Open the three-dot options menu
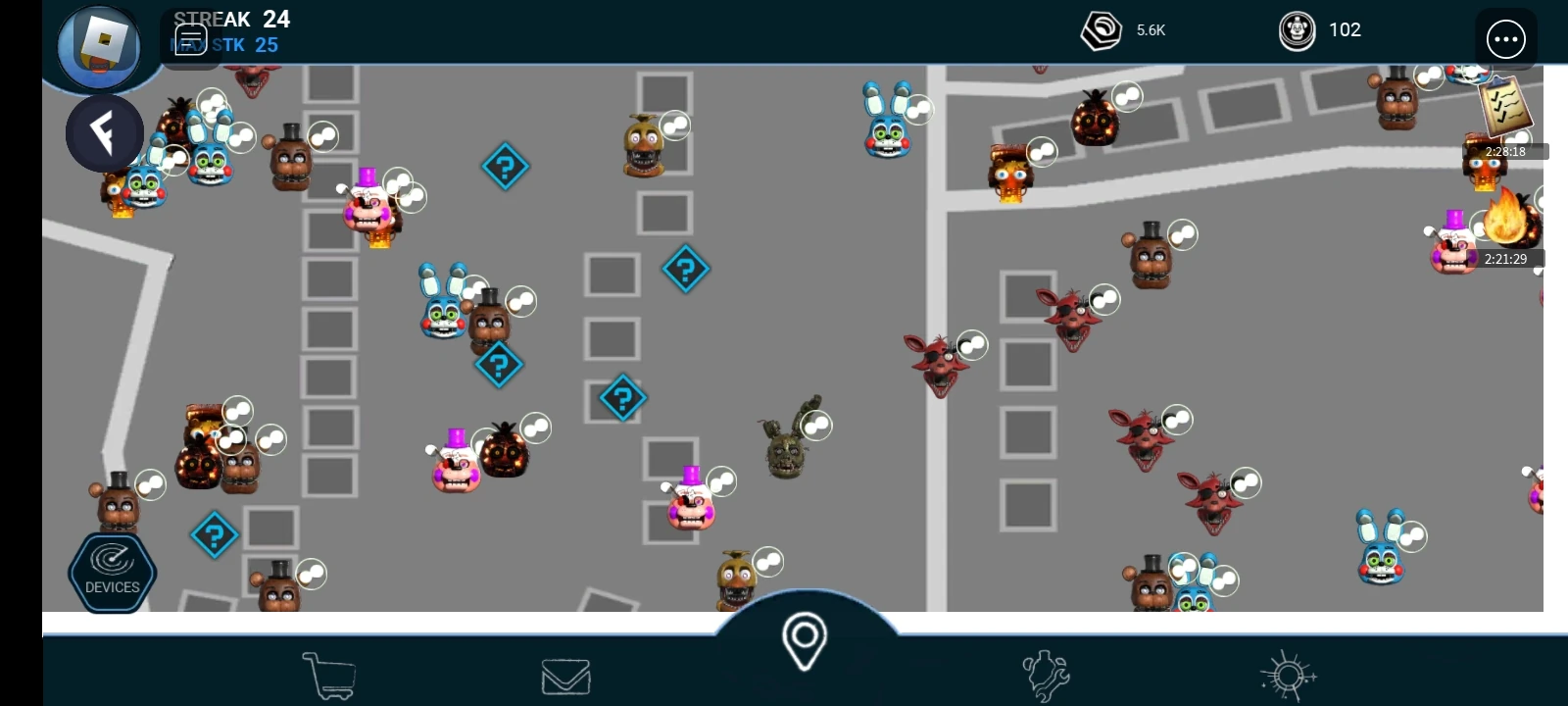Screen dimensions: 1568x706 point(1506,38)
